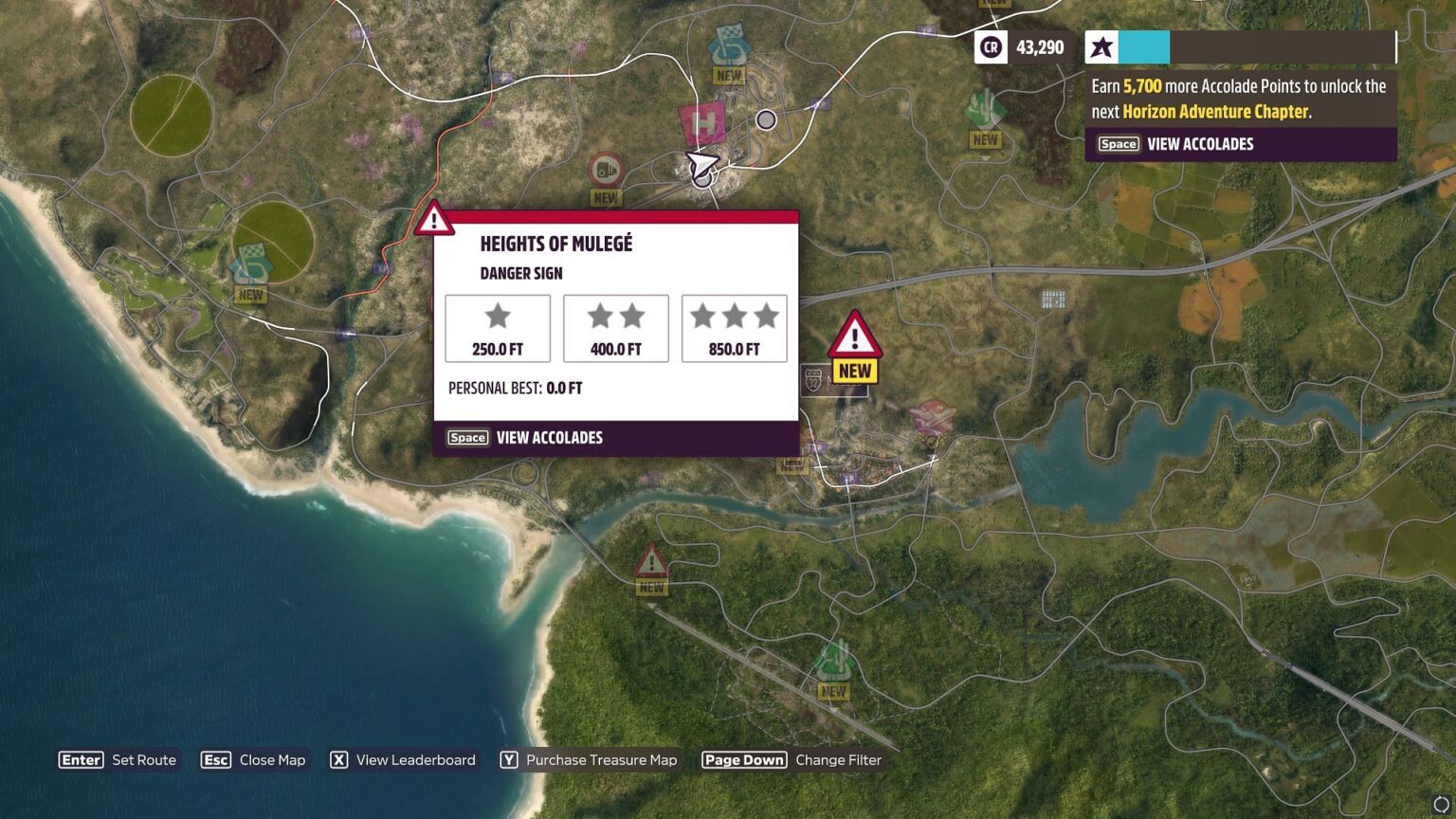Click the faded danger sign marker near the coast
1456x819 pixels.
[x=650, y=563]
